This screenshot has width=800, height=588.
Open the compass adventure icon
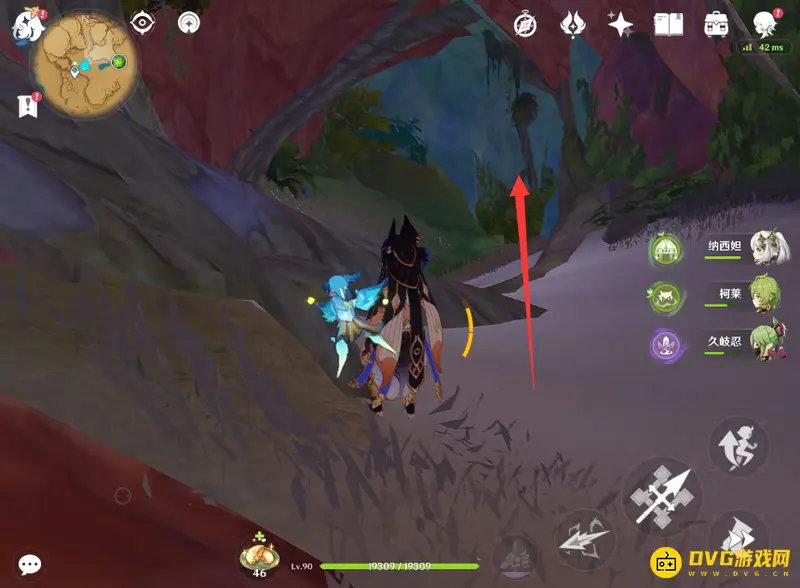[x=526, y=24]
